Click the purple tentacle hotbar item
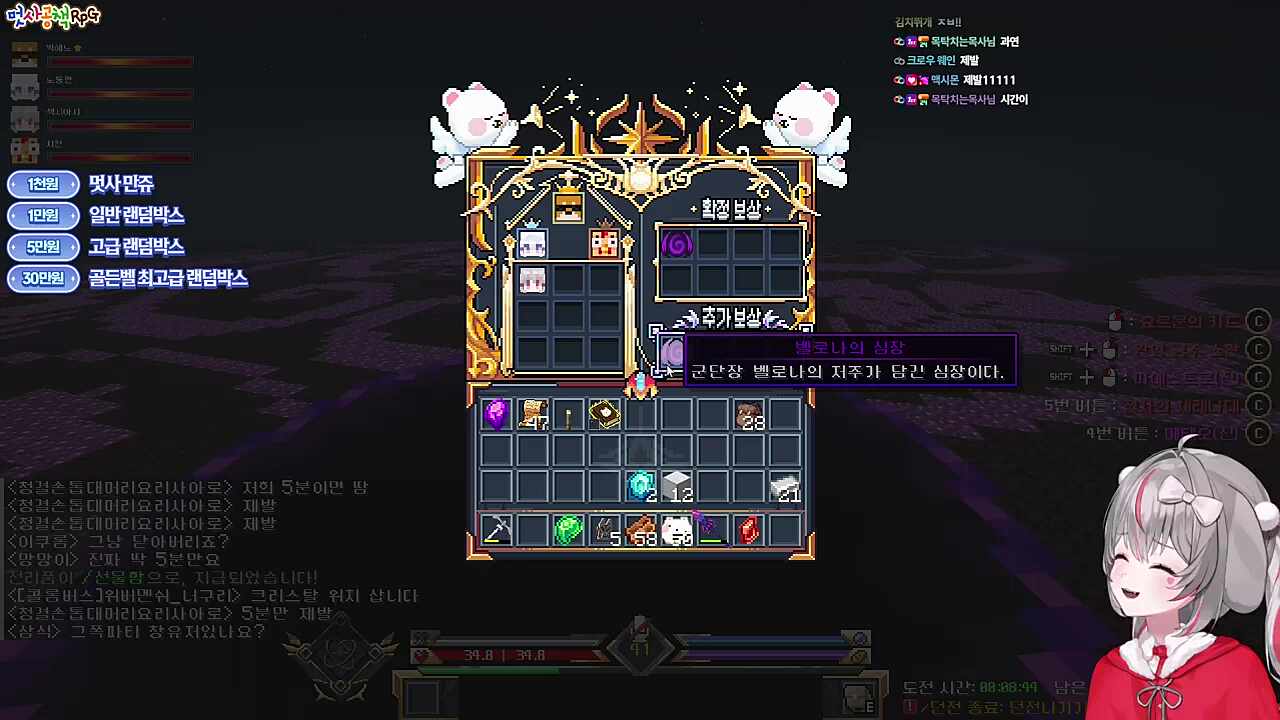This screenshot has width=1280, height=720. coord(712,530)
